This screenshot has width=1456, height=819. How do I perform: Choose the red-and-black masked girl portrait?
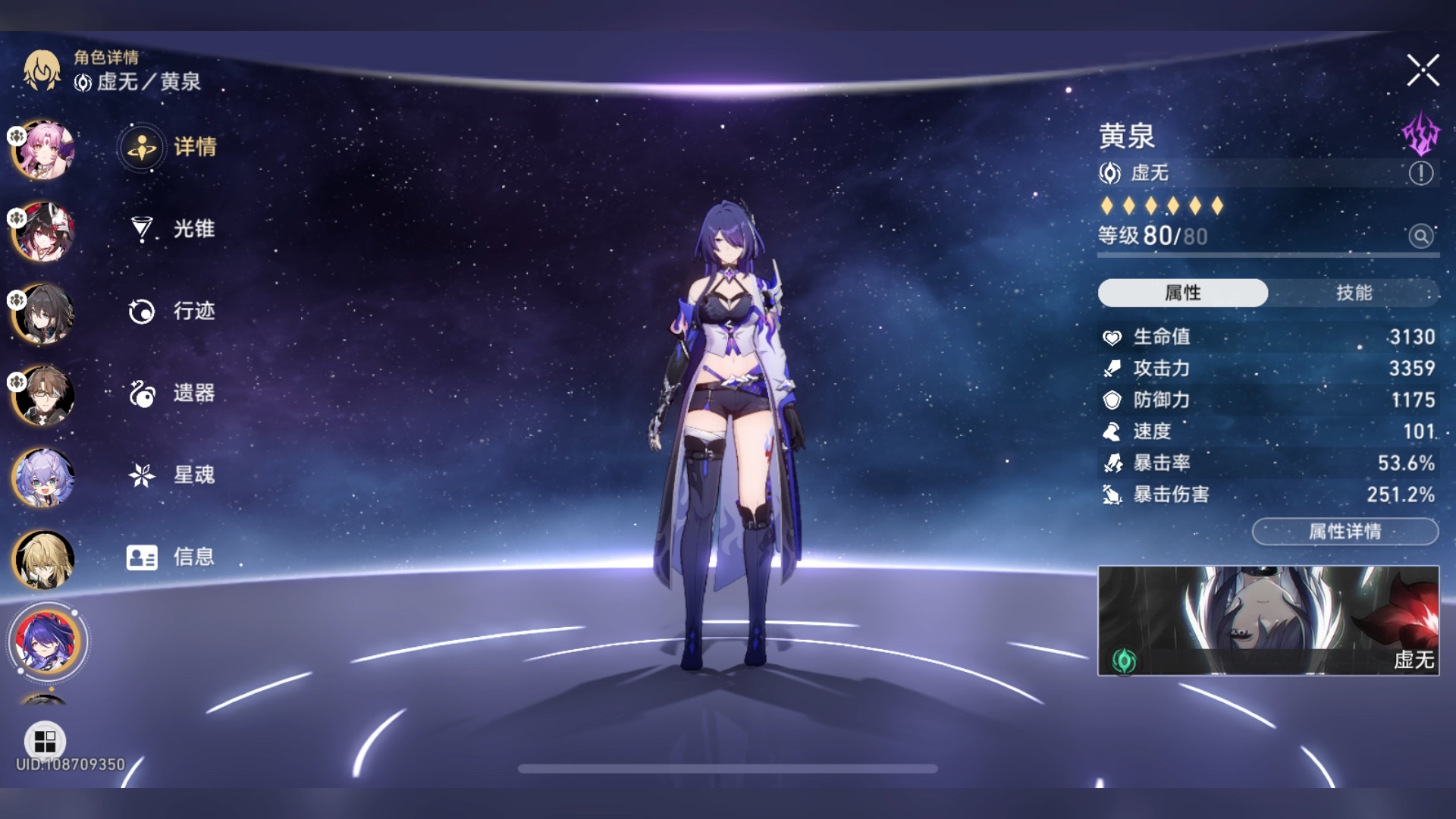[44, 231]
